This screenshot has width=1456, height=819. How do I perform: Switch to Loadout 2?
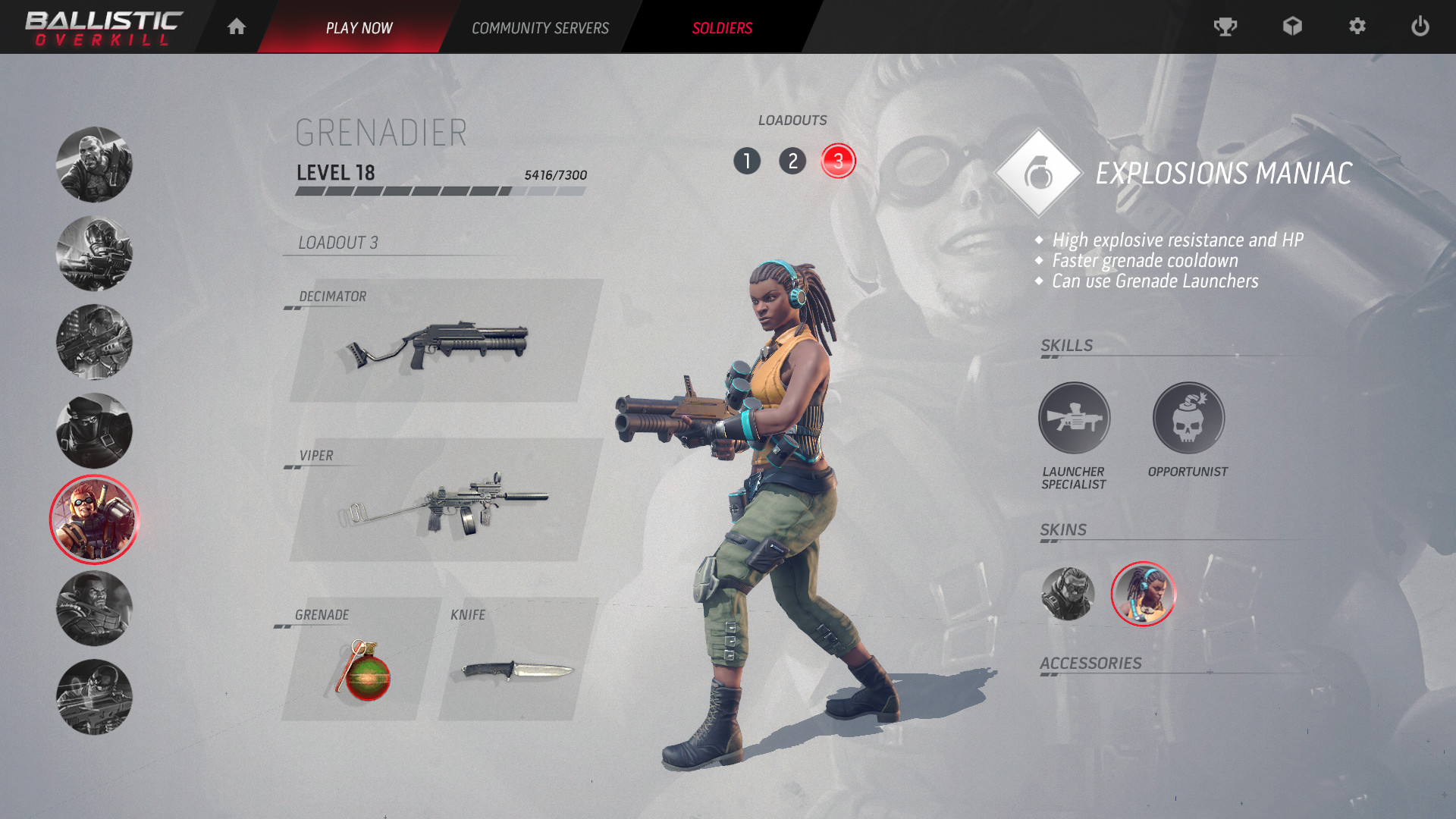point(793,161)
